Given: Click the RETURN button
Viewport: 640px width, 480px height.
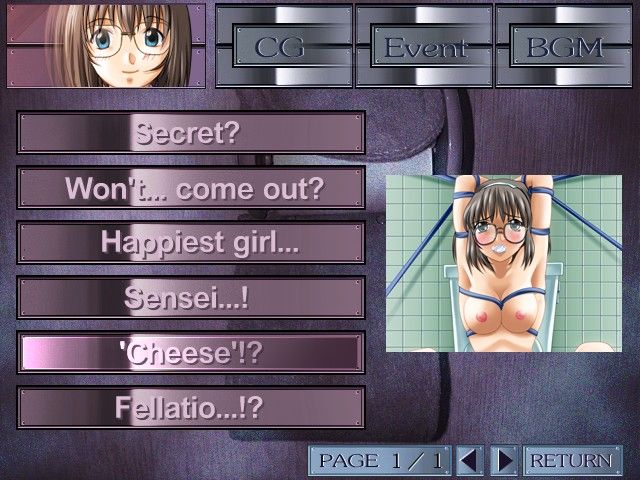Looking at the screenshot, I should (569, 460).
